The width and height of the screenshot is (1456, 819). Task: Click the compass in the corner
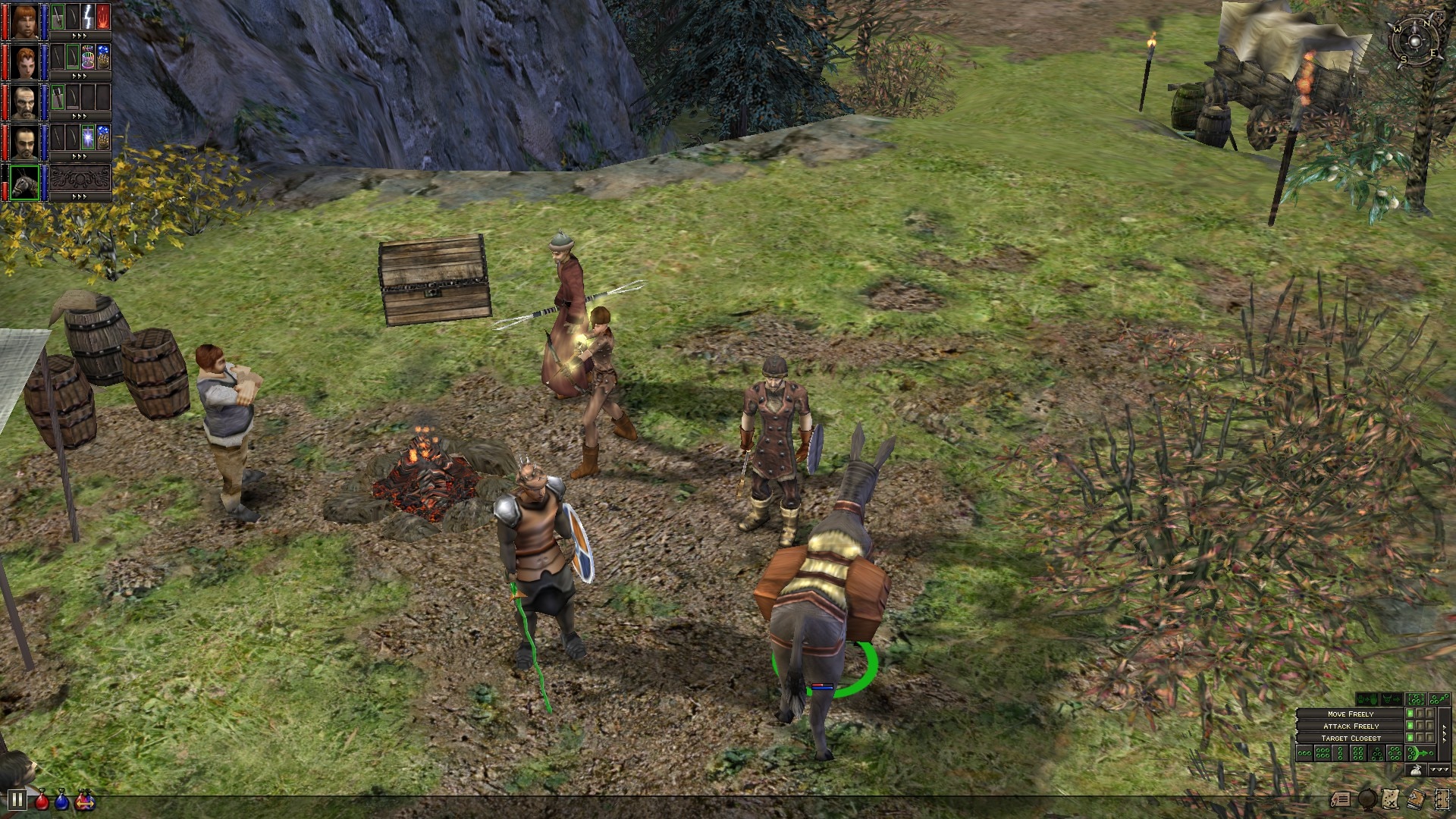[1415, 38]
